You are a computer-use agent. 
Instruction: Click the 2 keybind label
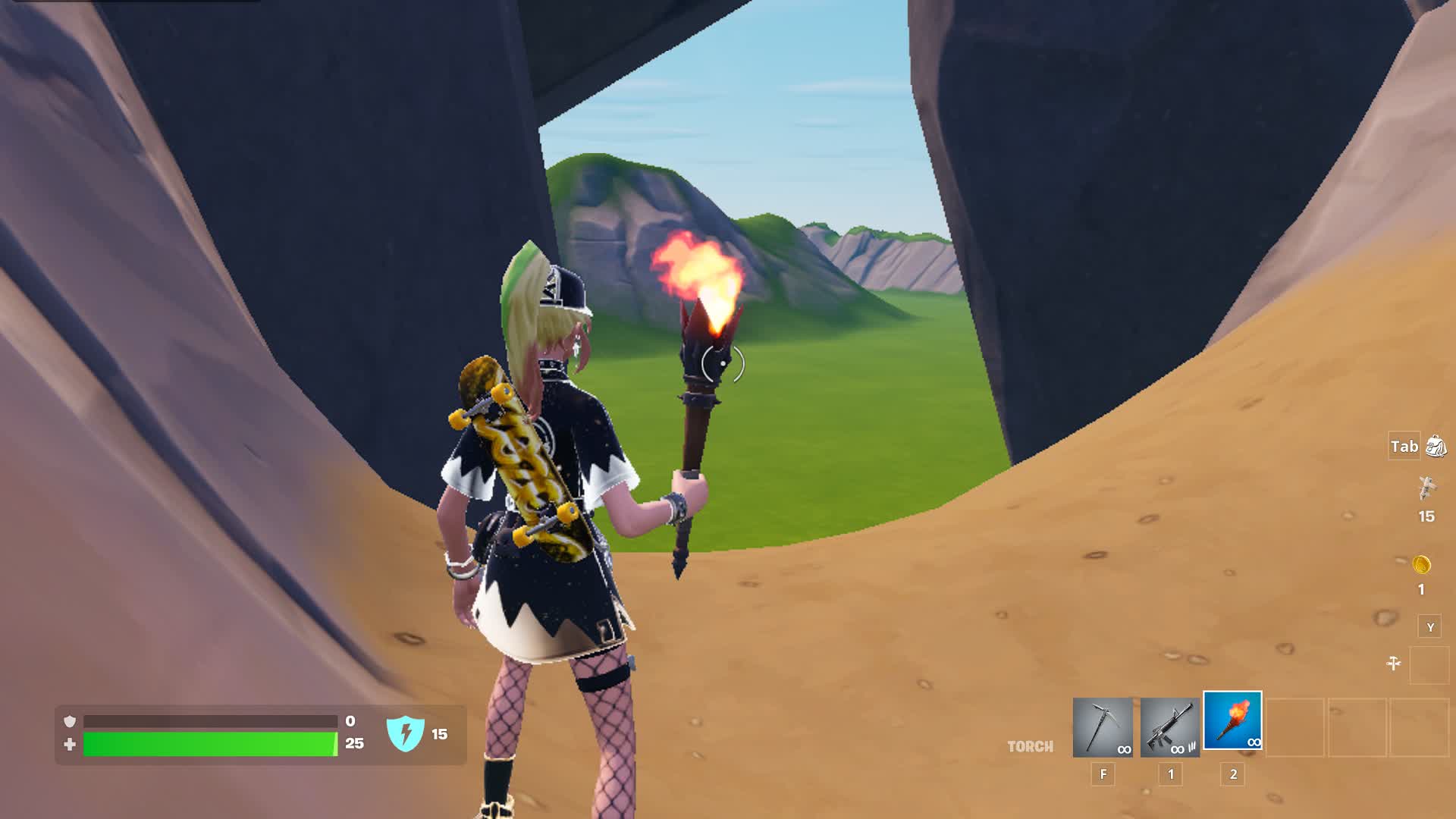click(1234, 774)
